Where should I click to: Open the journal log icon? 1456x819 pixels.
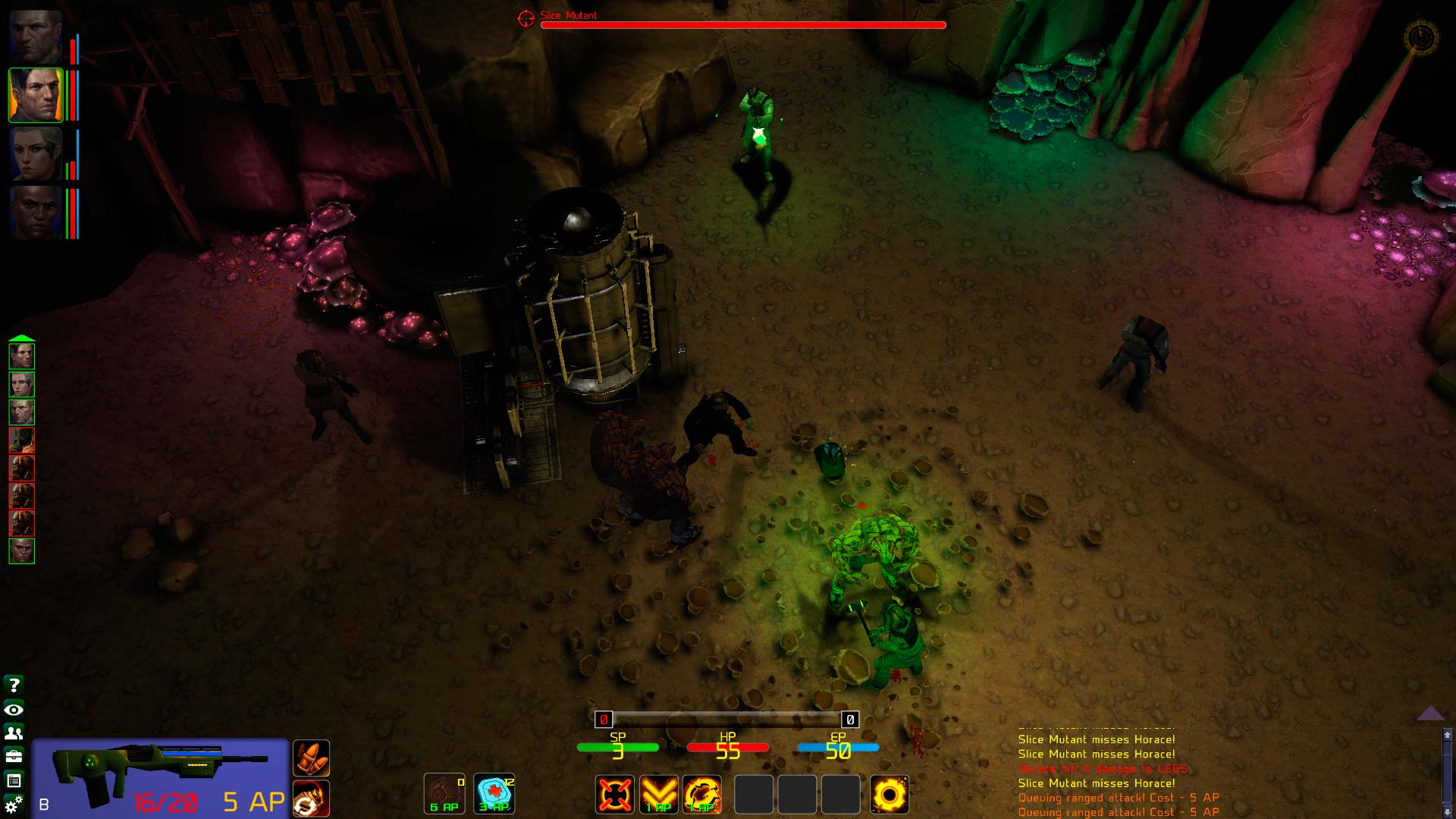[x=14, y=780]
